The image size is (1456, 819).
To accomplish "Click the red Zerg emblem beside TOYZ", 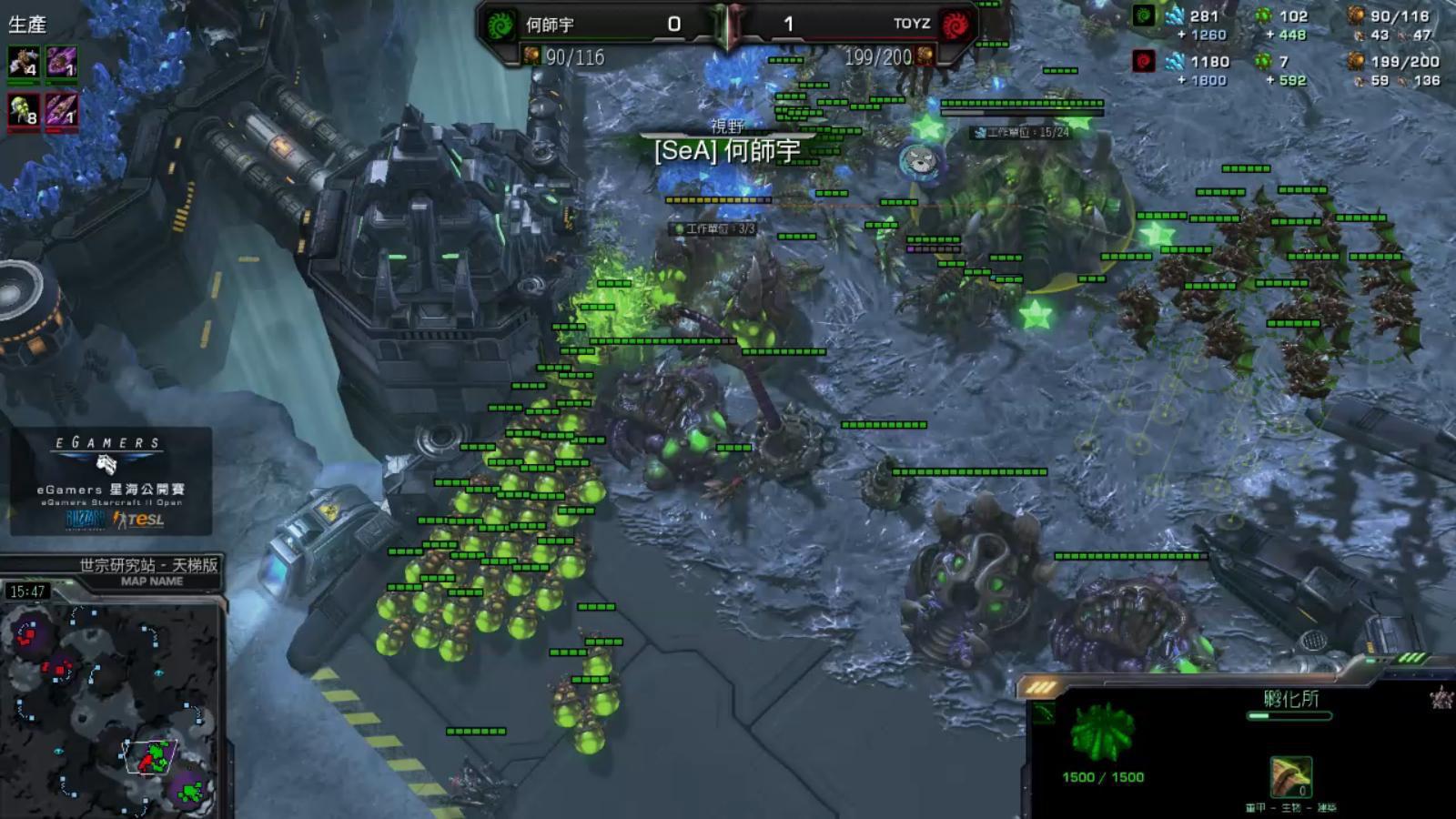I will (x=955, y=25).
